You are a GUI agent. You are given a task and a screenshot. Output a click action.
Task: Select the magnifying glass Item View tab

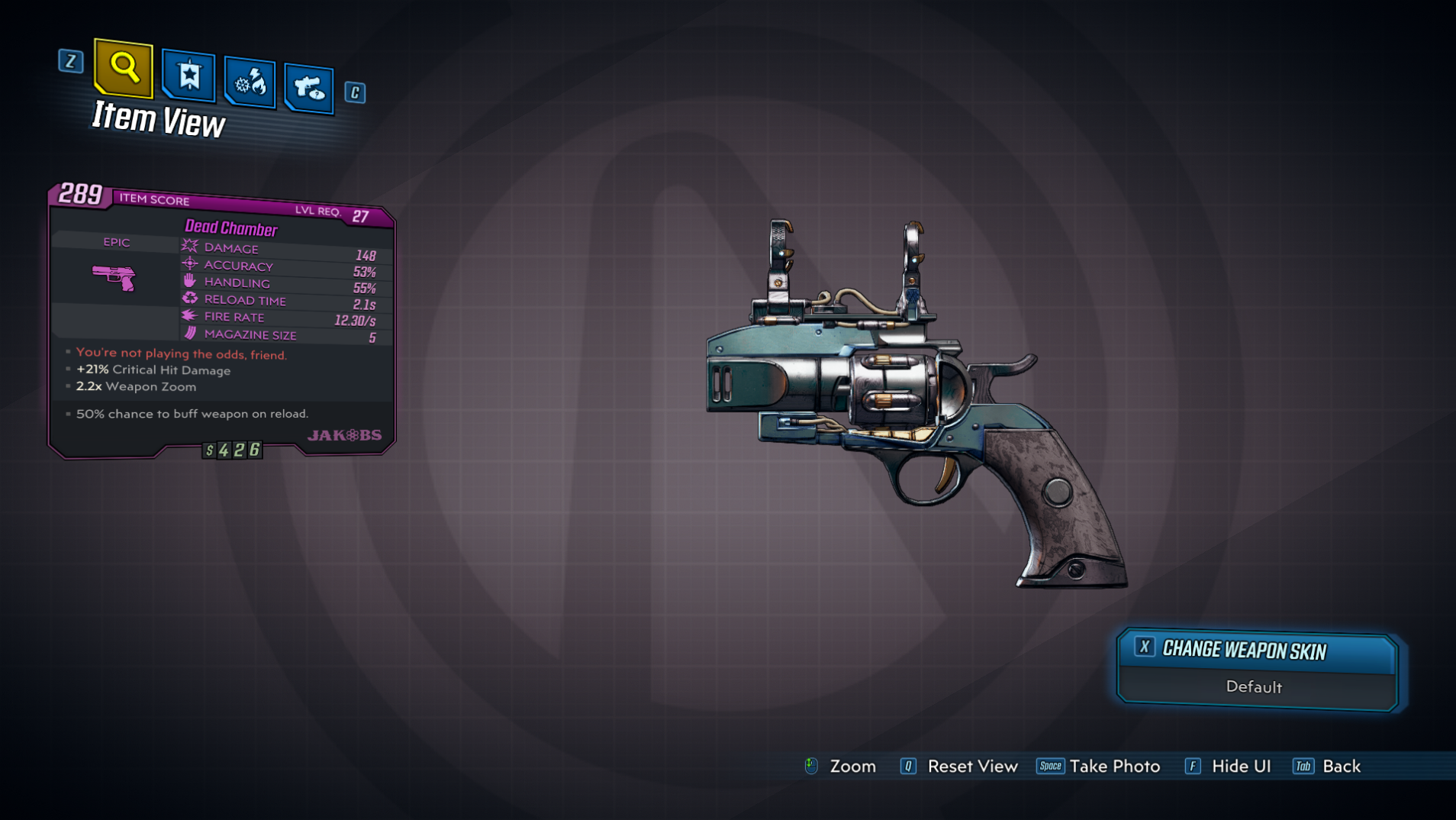point(123,69)
